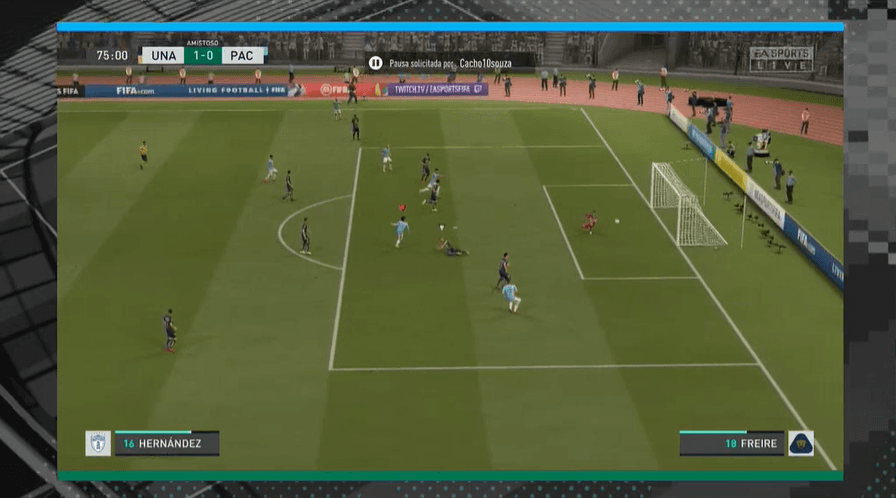The image size is (896, 498).
Task: Click the Pachuca crest next to Hernández
Action: (98, 443)
